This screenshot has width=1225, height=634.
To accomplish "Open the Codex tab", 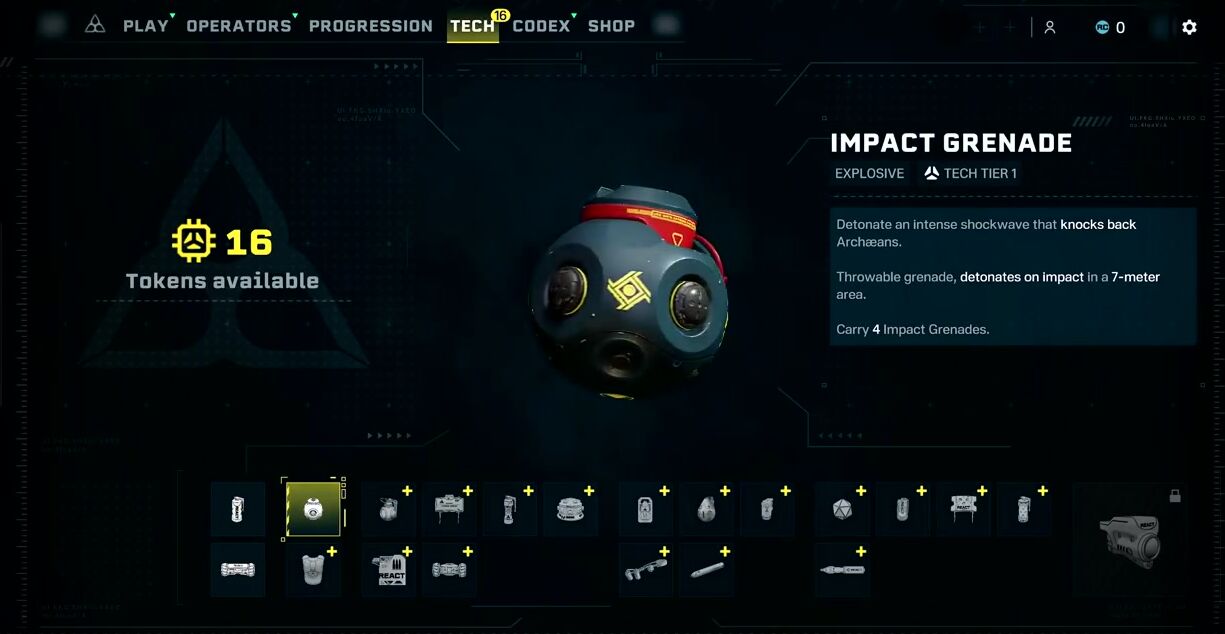I will pos(540,26).
